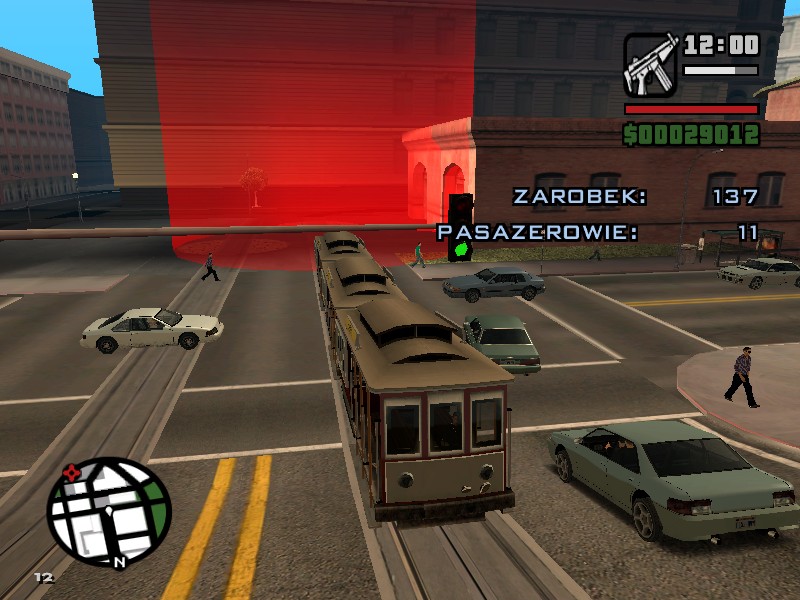
Task: Select the red marker on the minimap
Action: click(71, 472)
